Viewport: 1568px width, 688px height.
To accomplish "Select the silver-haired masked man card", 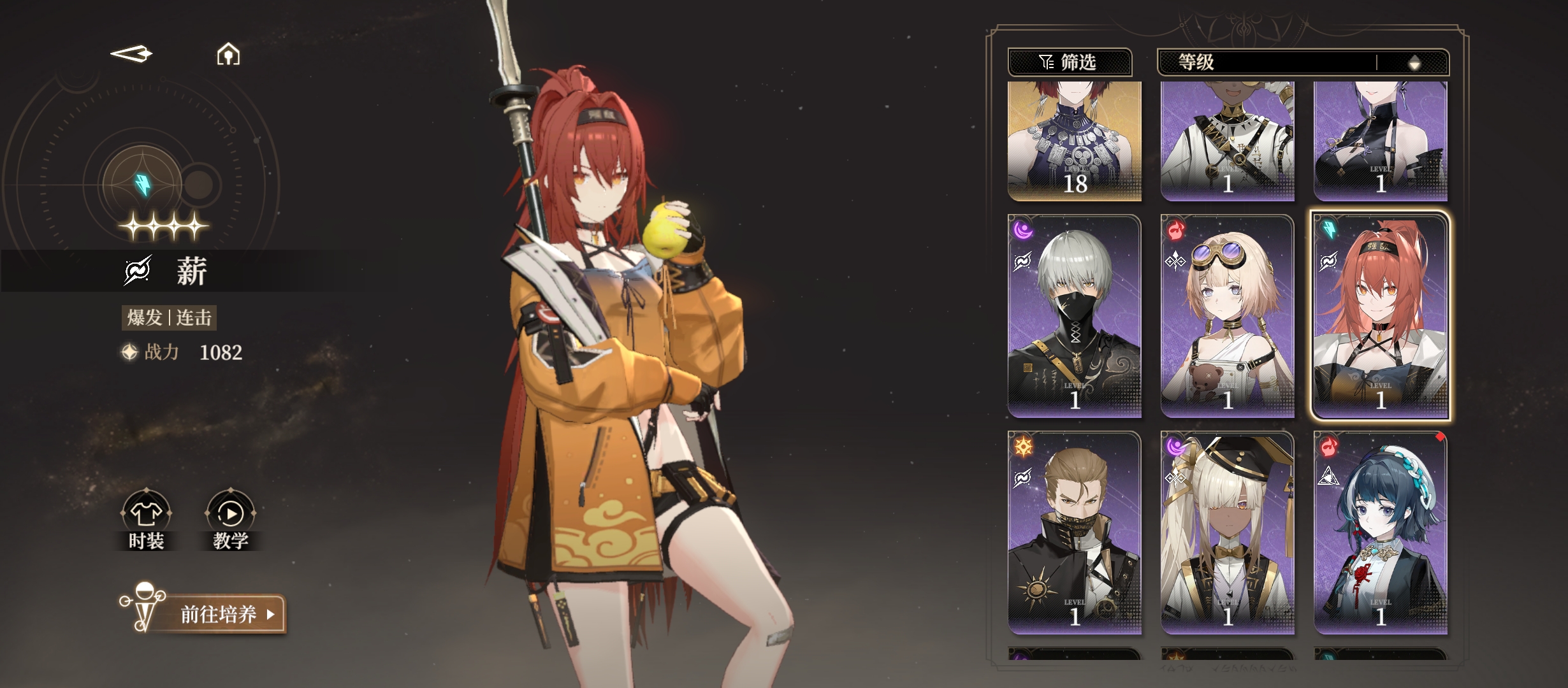I will (1075, 317).
